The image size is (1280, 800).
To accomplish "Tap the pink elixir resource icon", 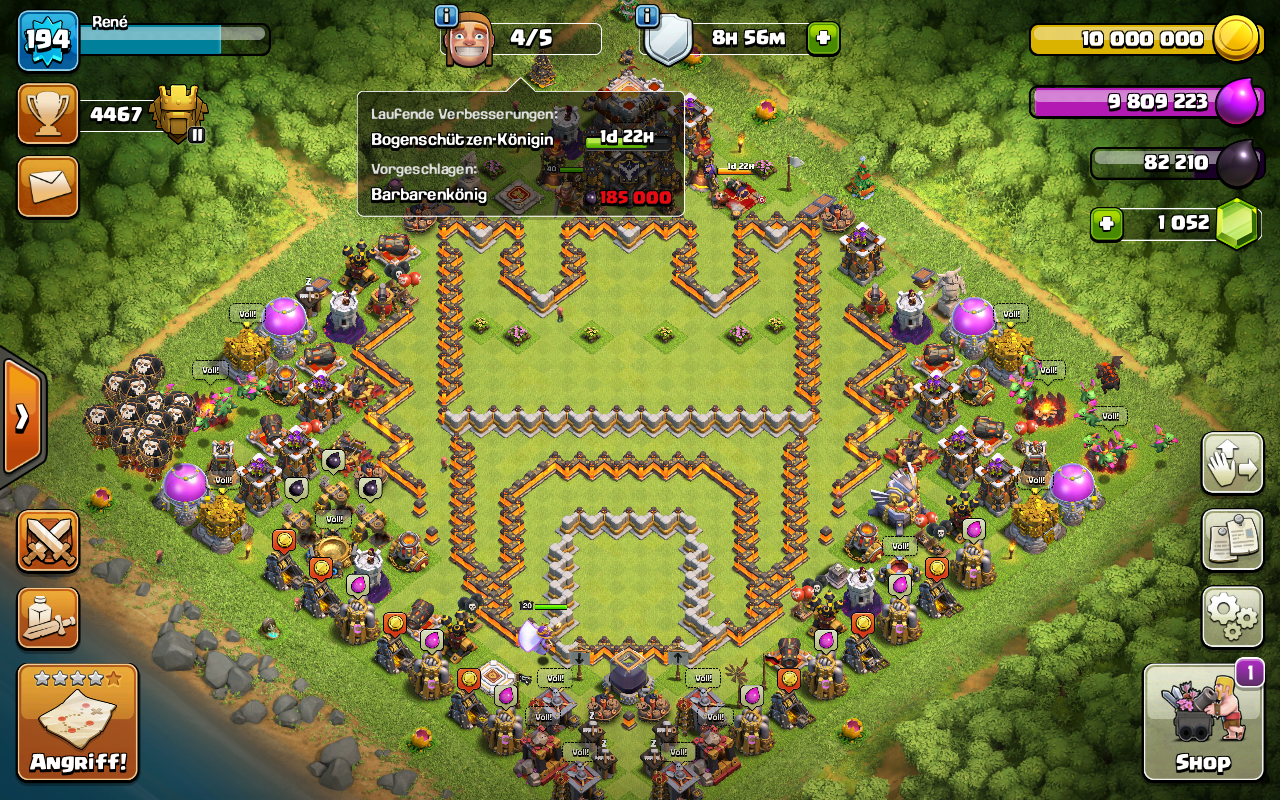I will tap(1237, 101).
